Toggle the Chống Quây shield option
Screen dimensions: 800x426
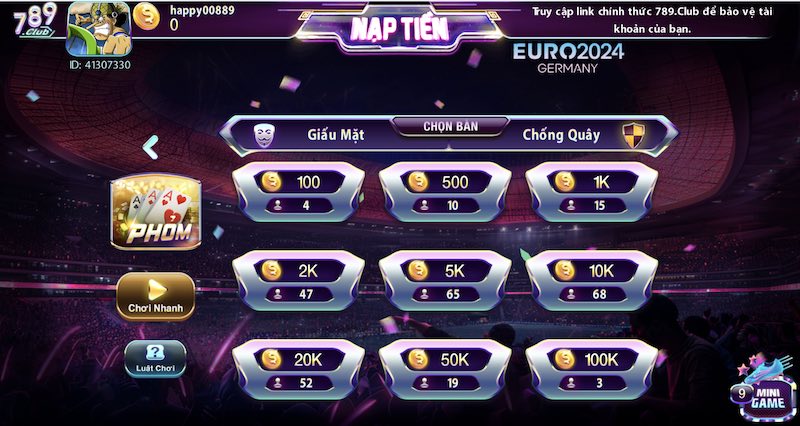click(x=633, y=135)
